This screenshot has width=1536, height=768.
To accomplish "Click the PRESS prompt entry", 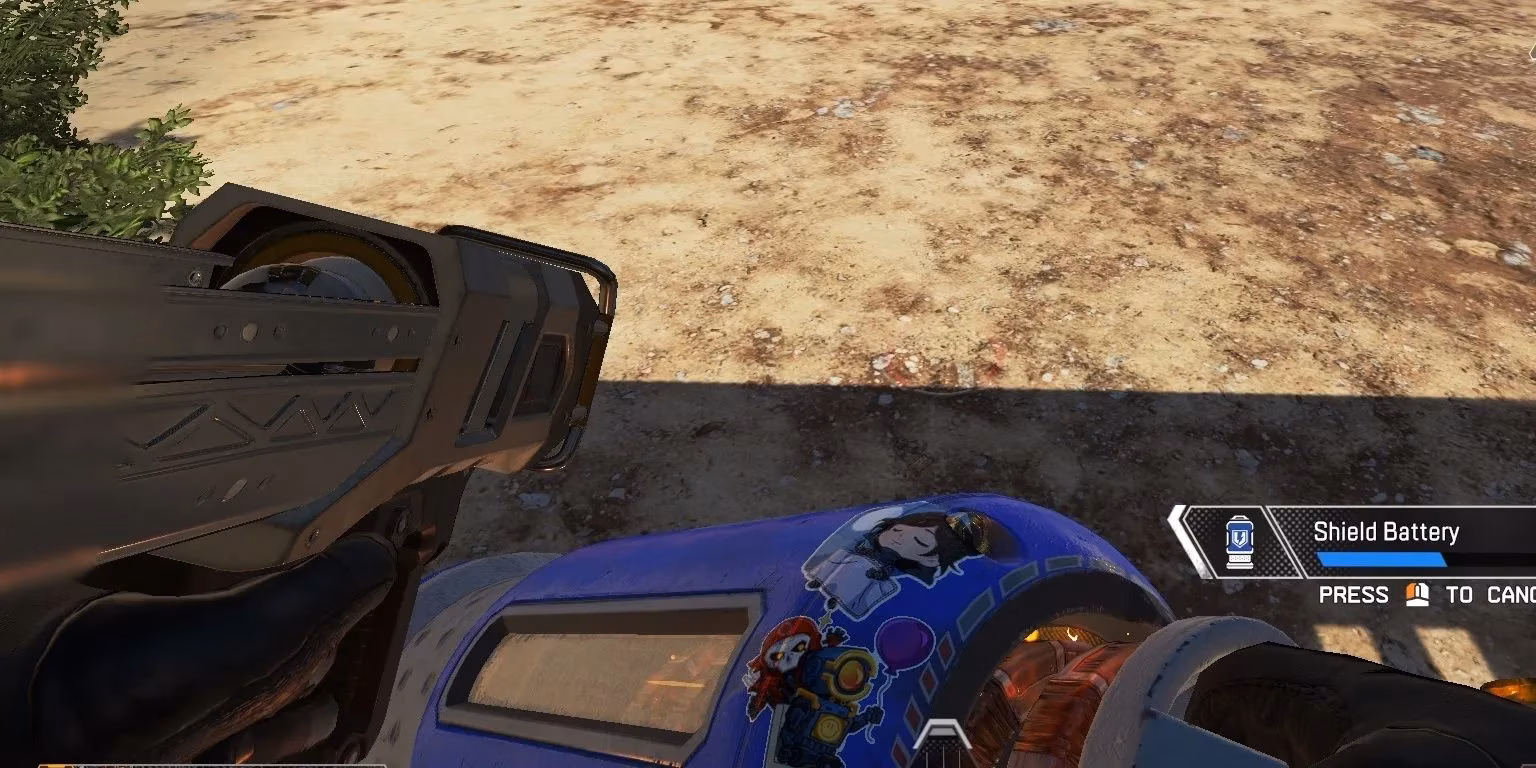I will point(1354,594).
